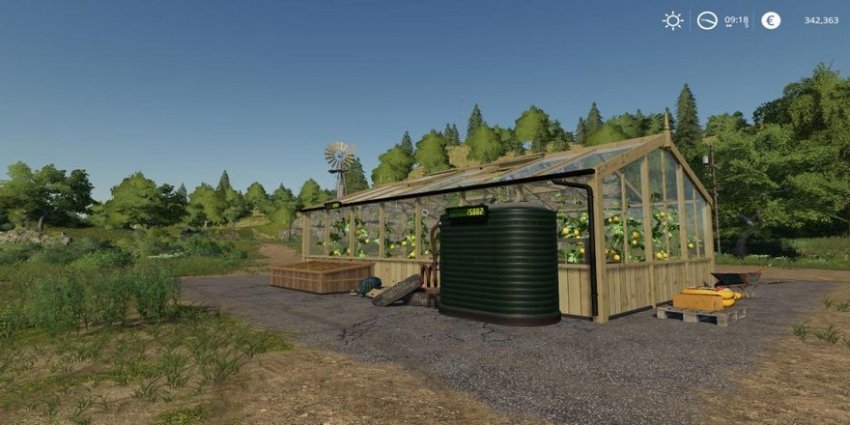The image size is (850, 425).
Task: Open the euro money icon
Action: coord(770,20)
